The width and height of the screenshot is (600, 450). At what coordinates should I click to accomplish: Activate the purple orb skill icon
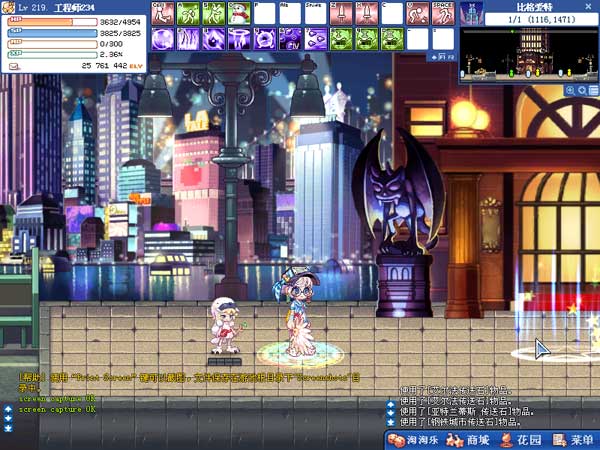coord(160,39)
